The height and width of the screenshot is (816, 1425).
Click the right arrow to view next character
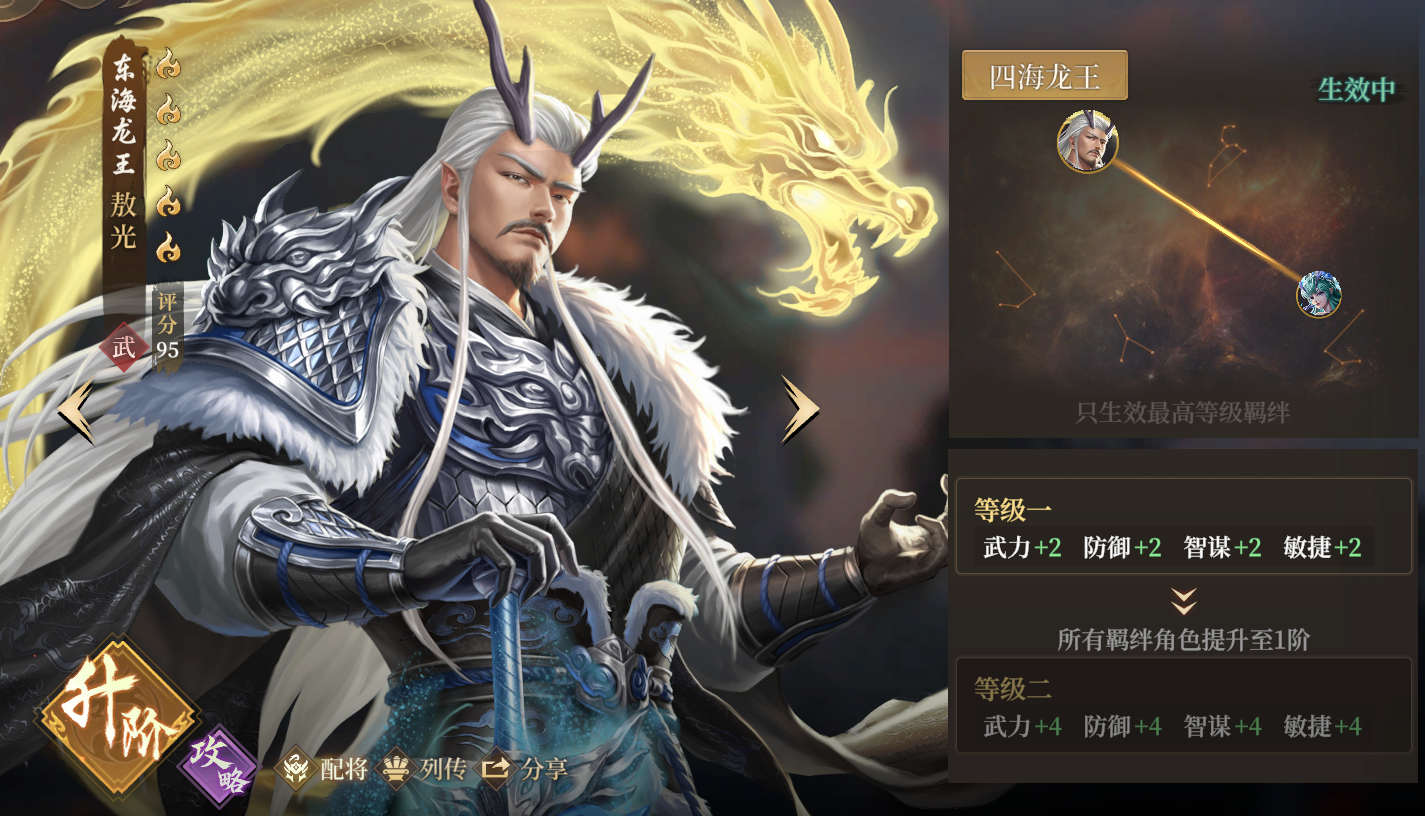[x=800, y=410]
